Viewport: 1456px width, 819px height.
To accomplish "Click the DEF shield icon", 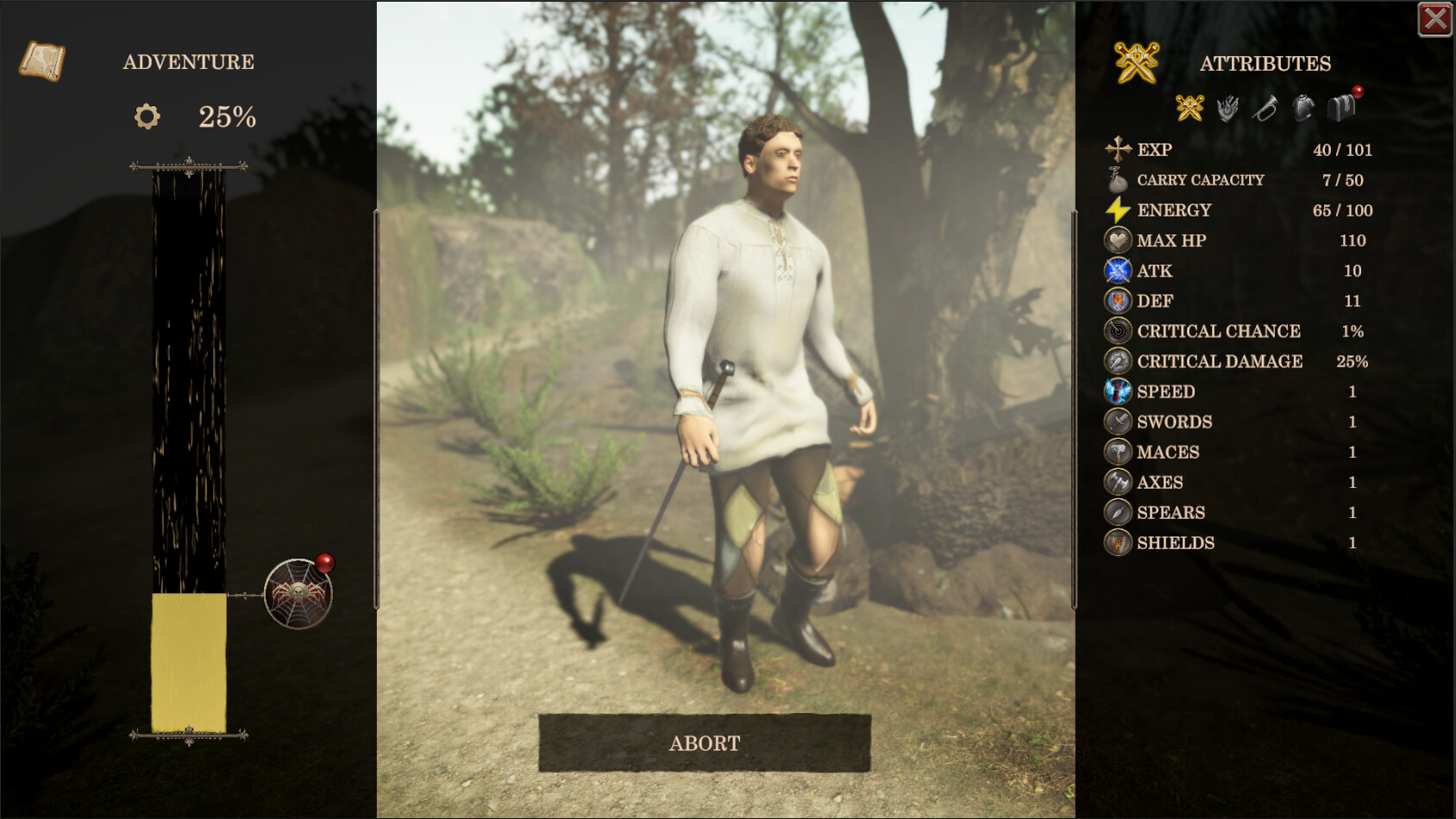I will tap(1119, 300).
